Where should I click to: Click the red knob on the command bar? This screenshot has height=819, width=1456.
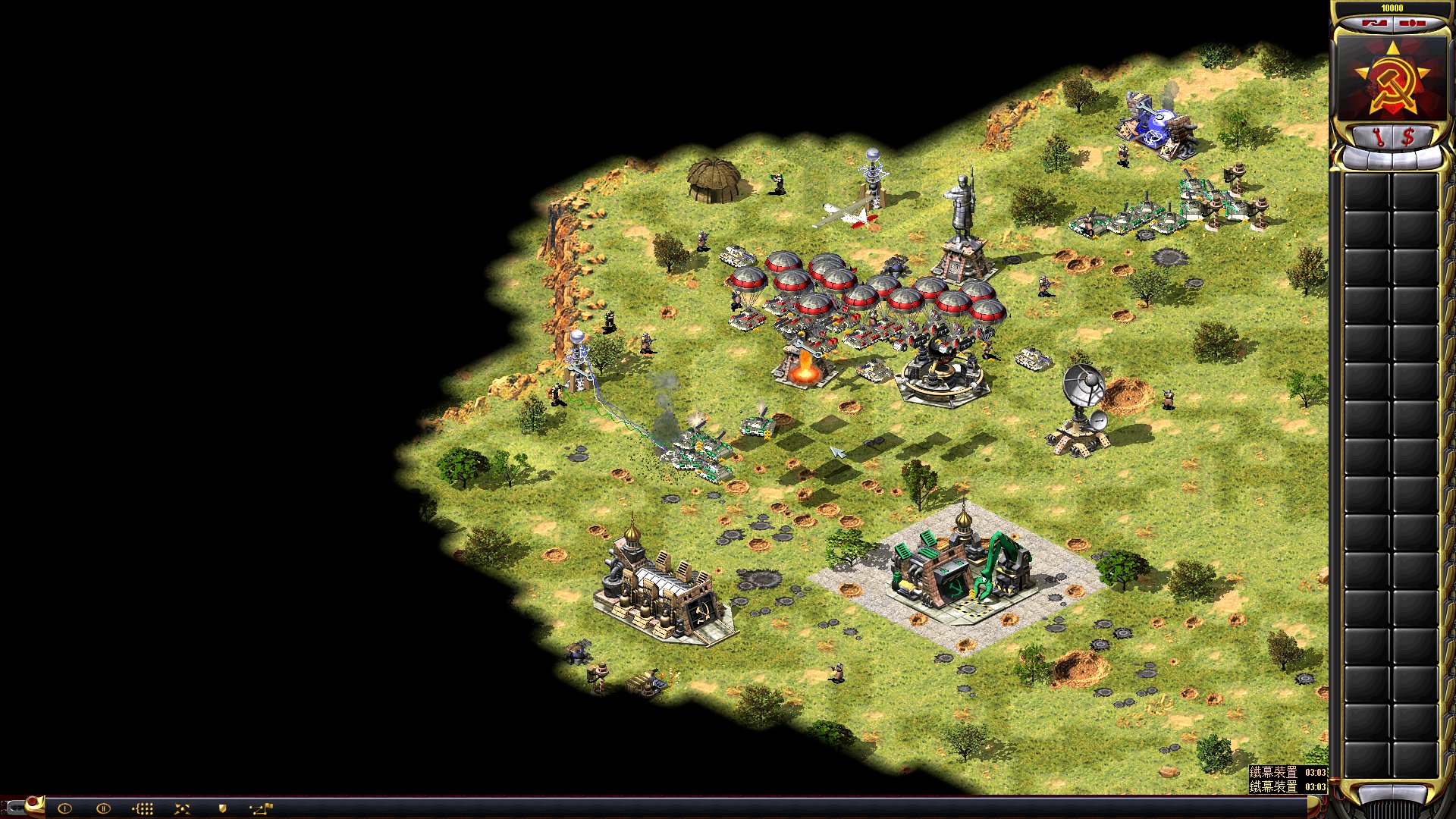coord(33,803)
